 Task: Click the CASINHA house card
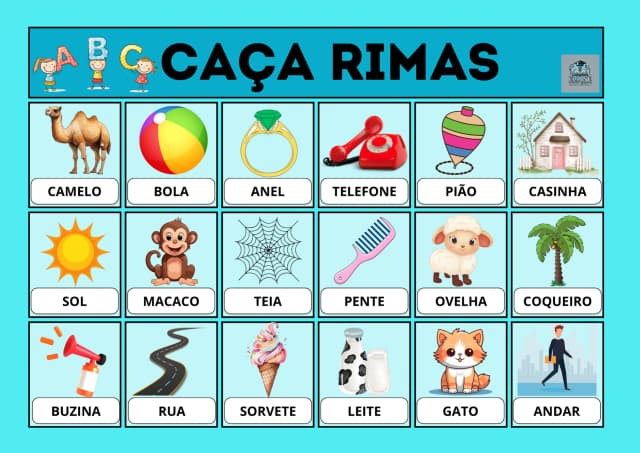[x=557, y=155]
